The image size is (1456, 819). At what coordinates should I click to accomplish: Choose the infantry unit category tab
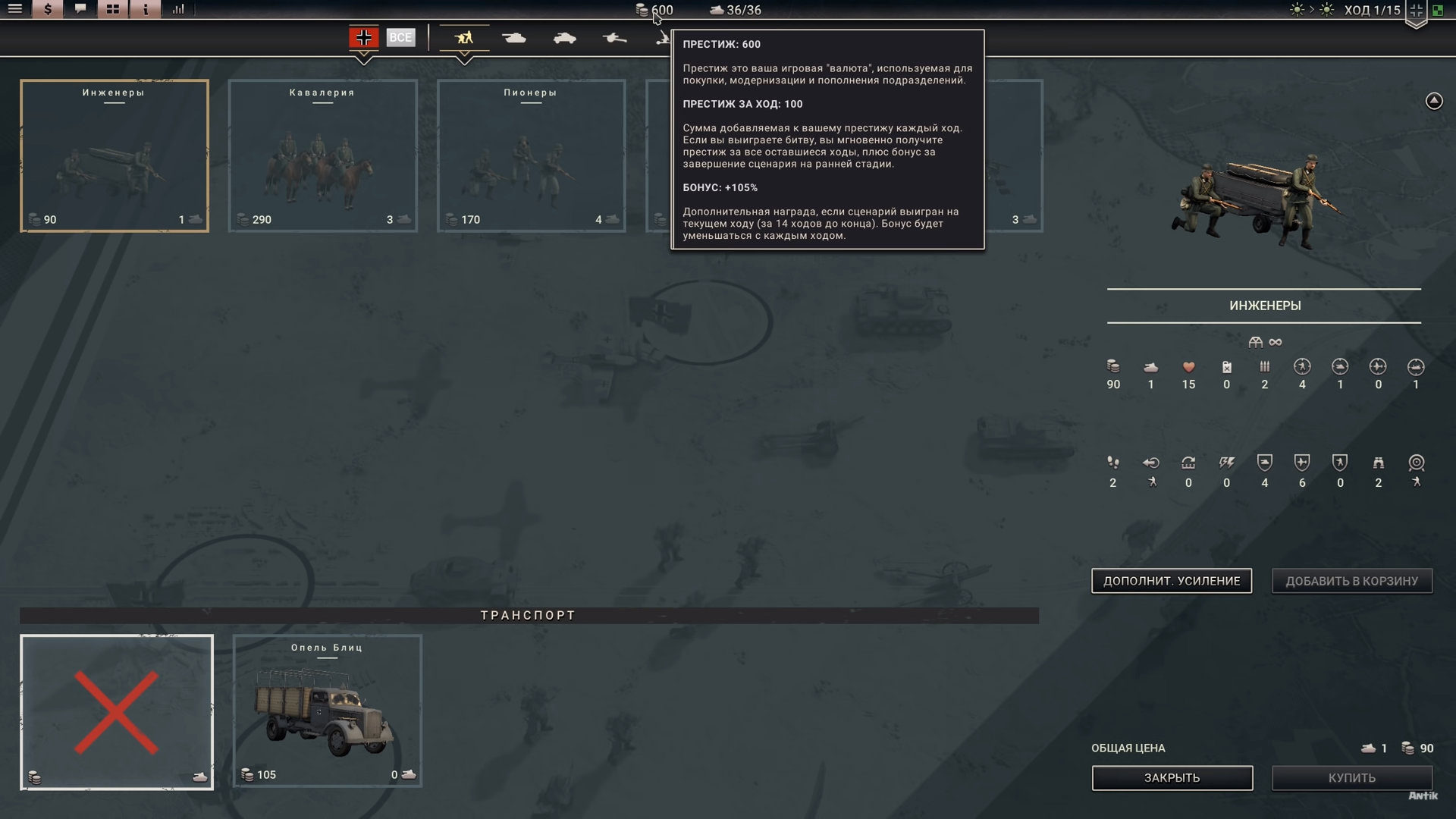coord(464,37)
